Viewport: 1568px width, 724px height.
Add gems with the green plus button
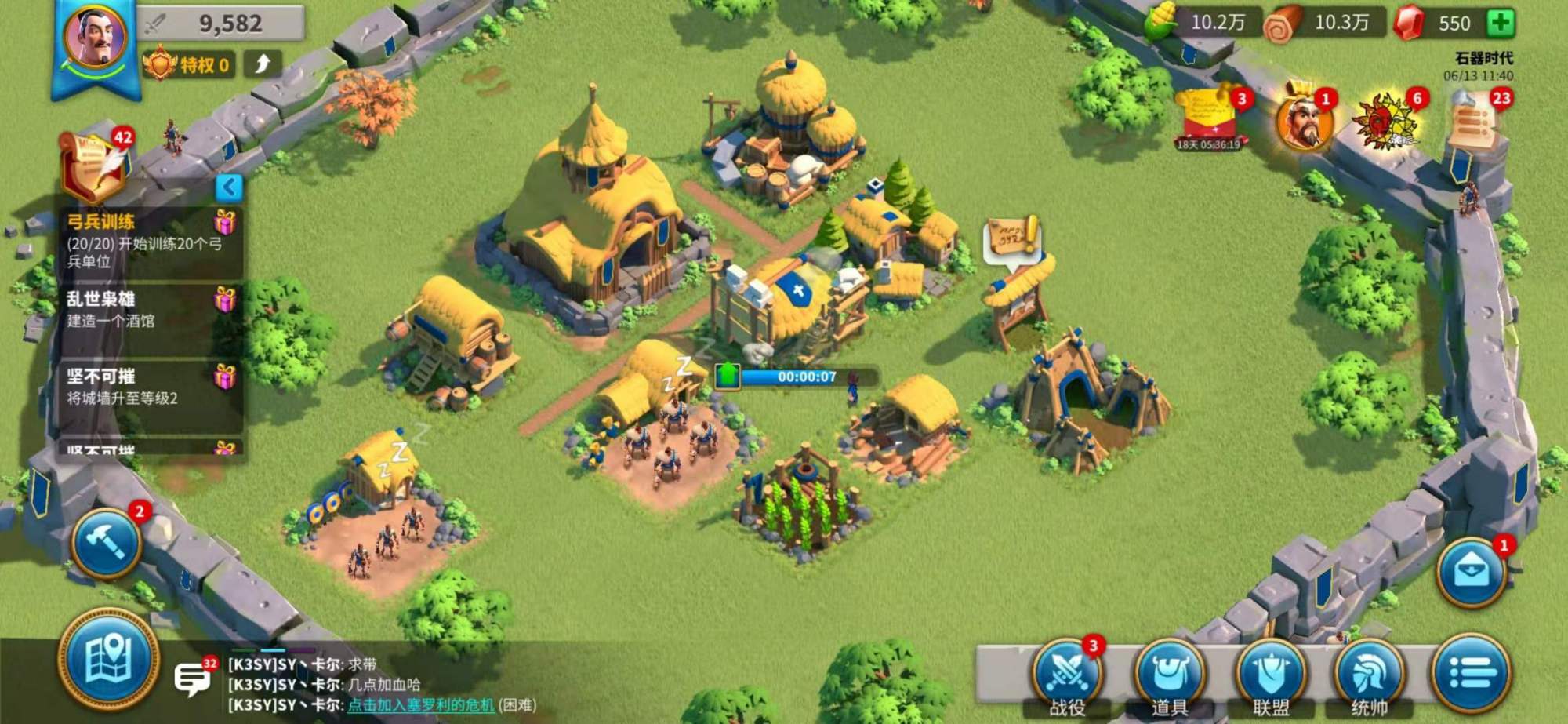pos(1501,23)
